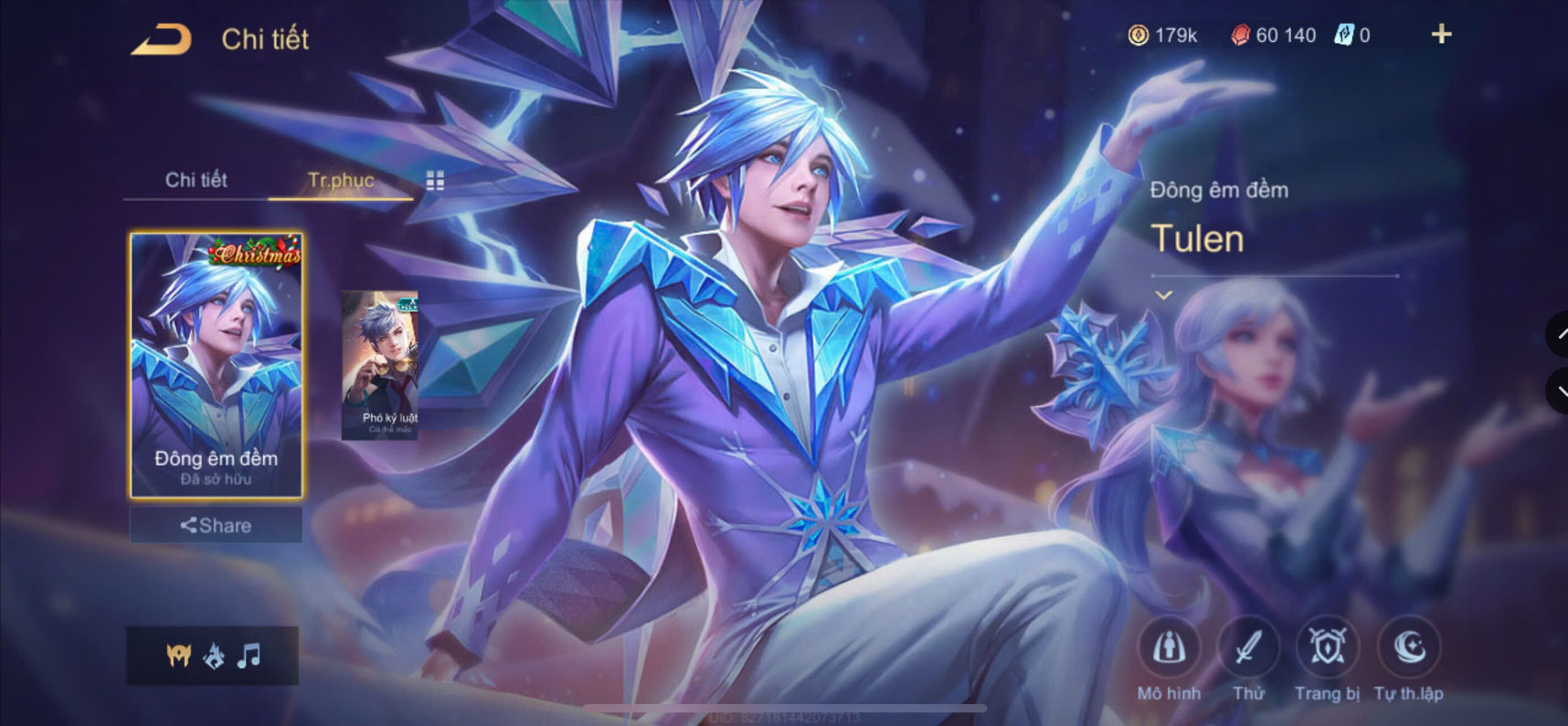
Task: Switch to the Tr.phục tab
Action: coord(341,180)
